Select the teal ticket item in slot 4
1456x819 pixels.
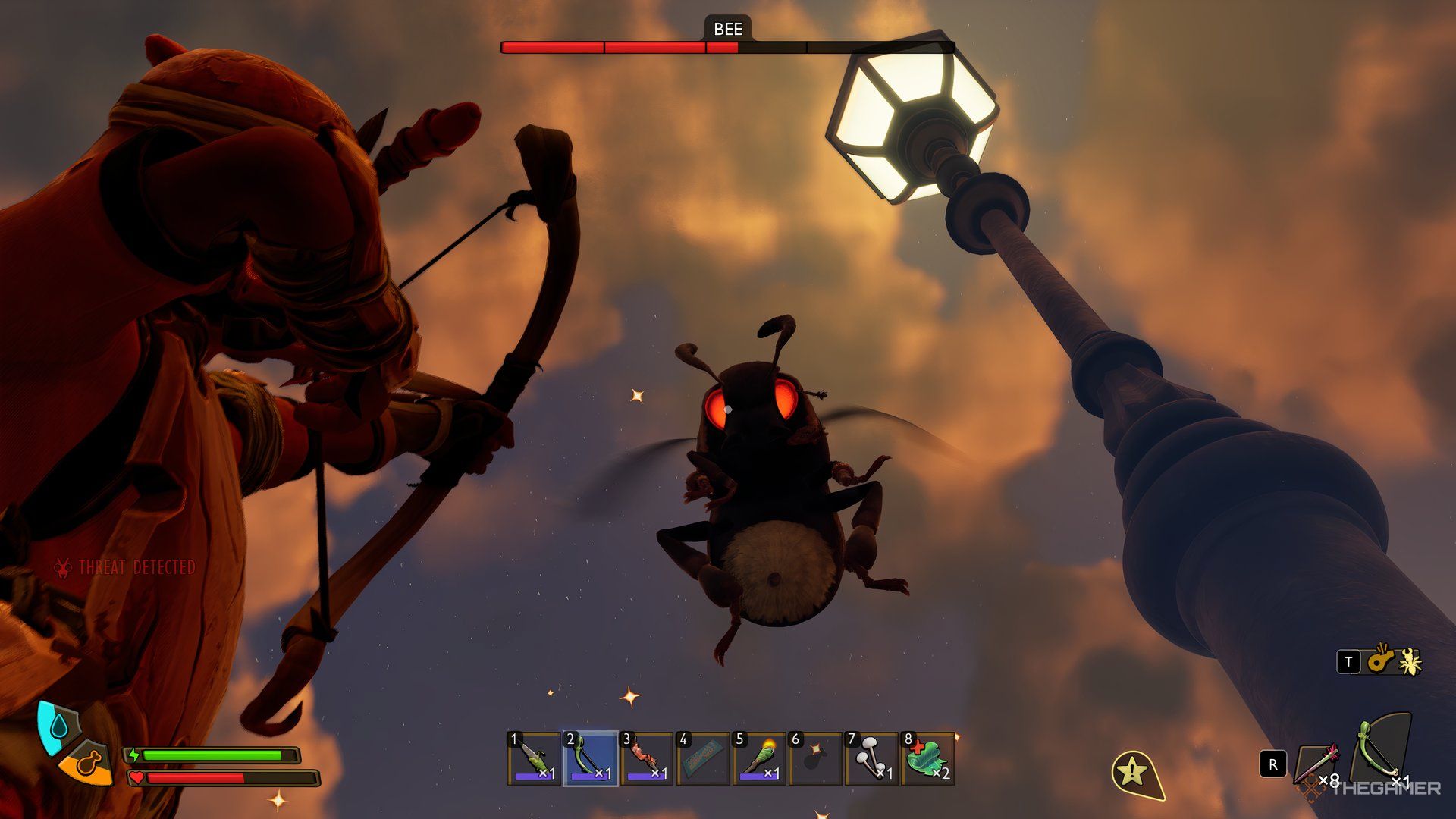702,758
